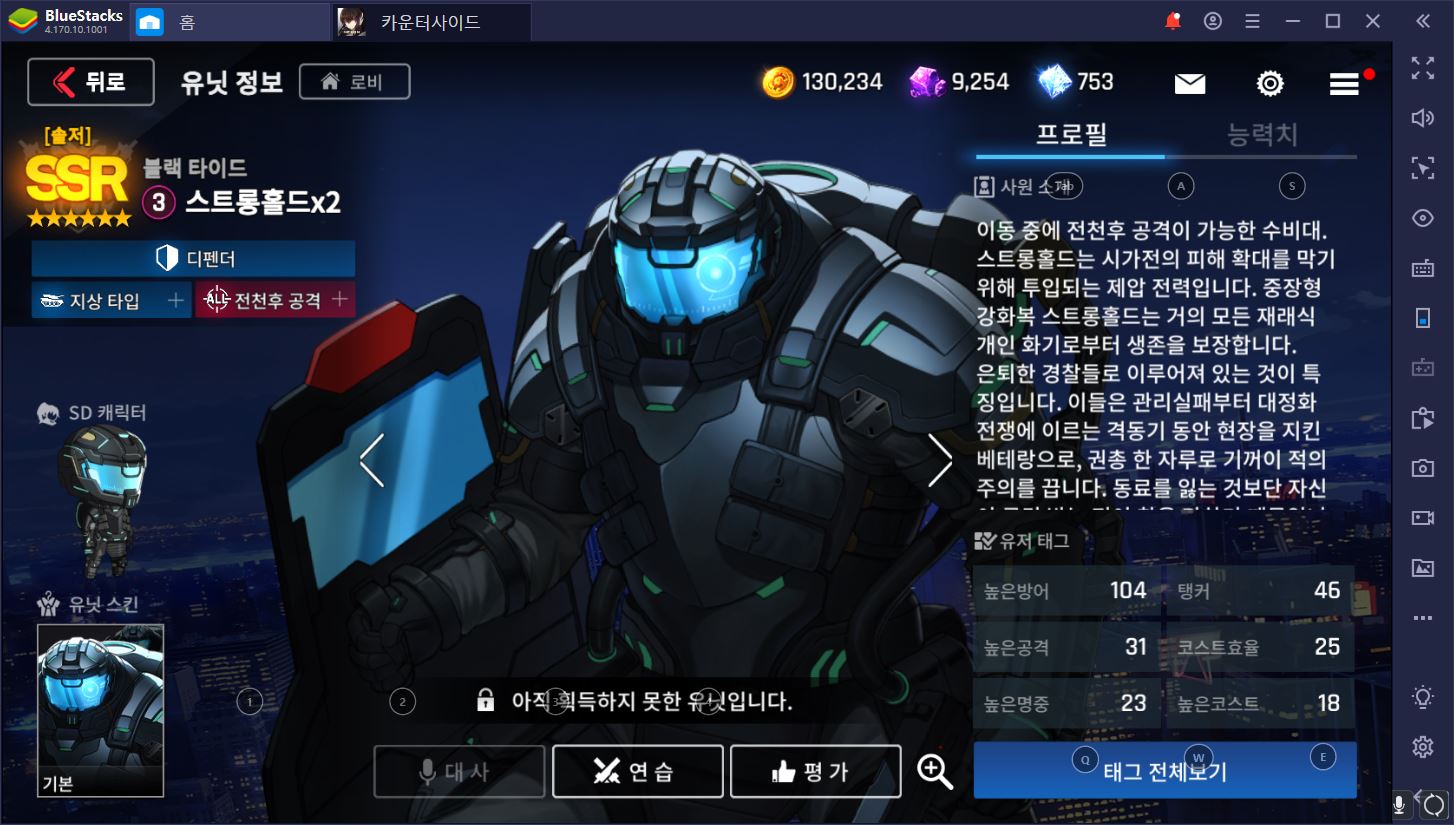
Task: Open the BlueStacks gamepad controls icon
Action: tap(1423, 368)
